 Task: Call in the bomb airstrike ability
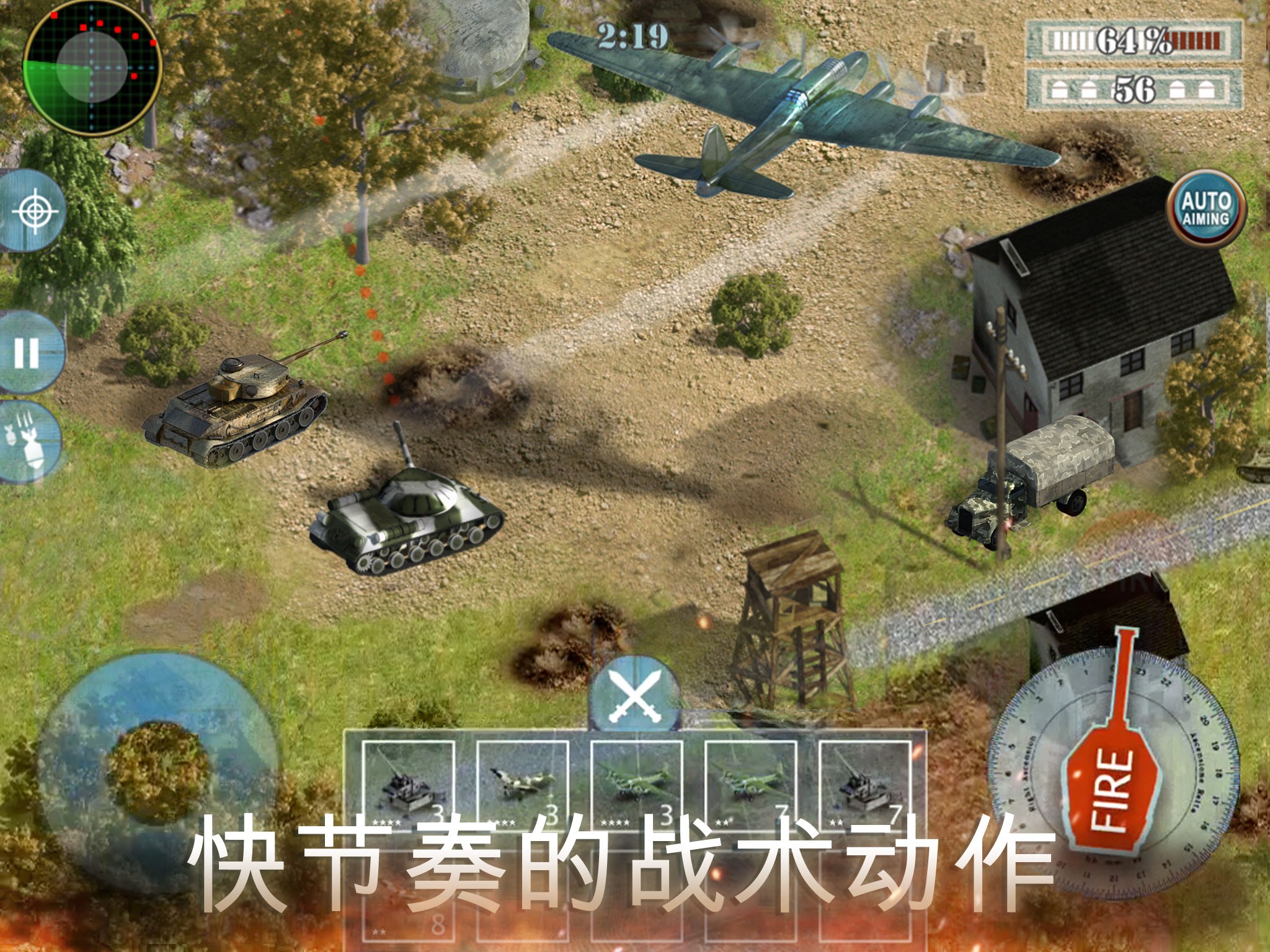pyautogui.click(x=28, y=441)
